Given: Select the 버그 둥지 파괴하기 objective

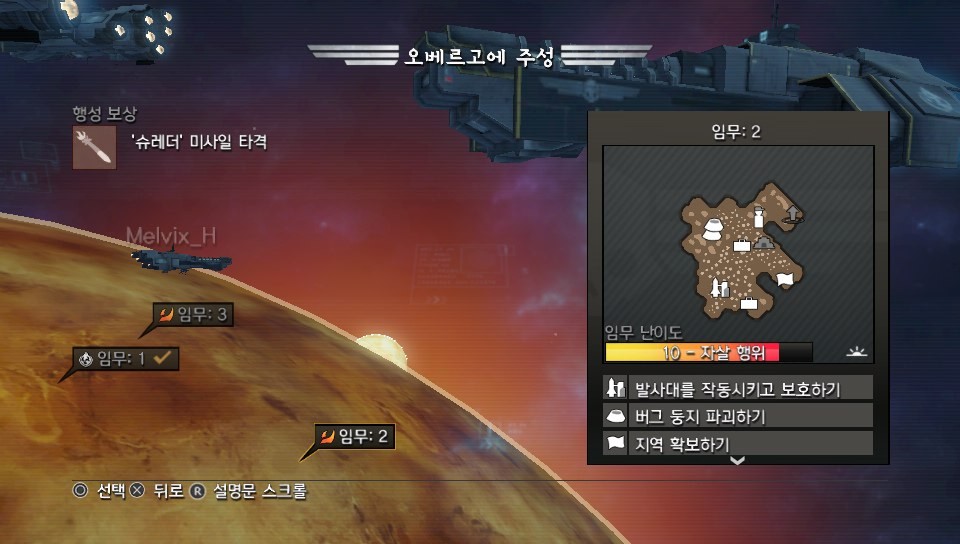Looking at the screenshot, I should pos(737,416).
